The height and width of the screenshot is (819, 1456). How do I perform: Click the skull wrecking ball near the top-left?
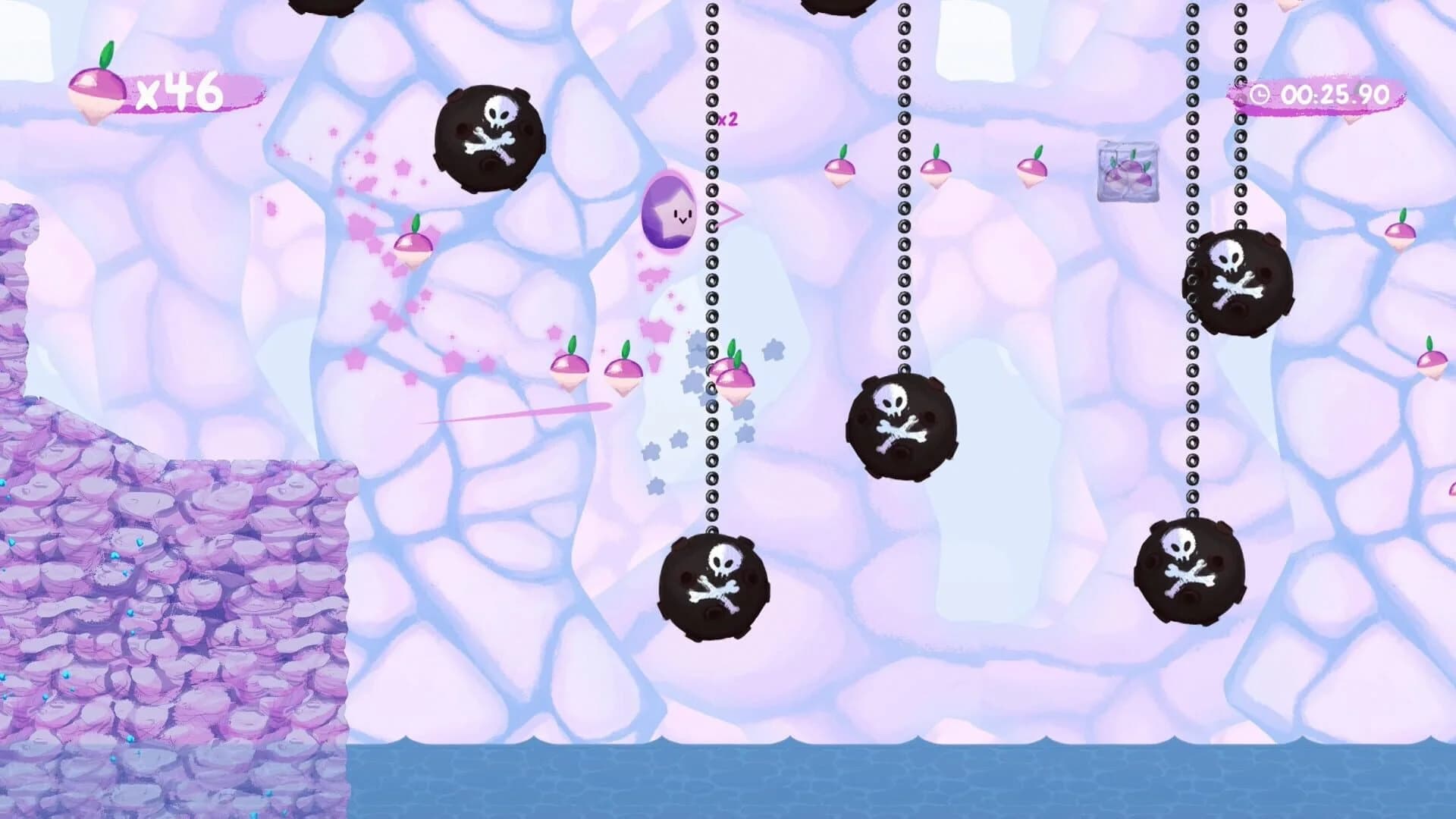pyautogui.click(x=489, y=136)
